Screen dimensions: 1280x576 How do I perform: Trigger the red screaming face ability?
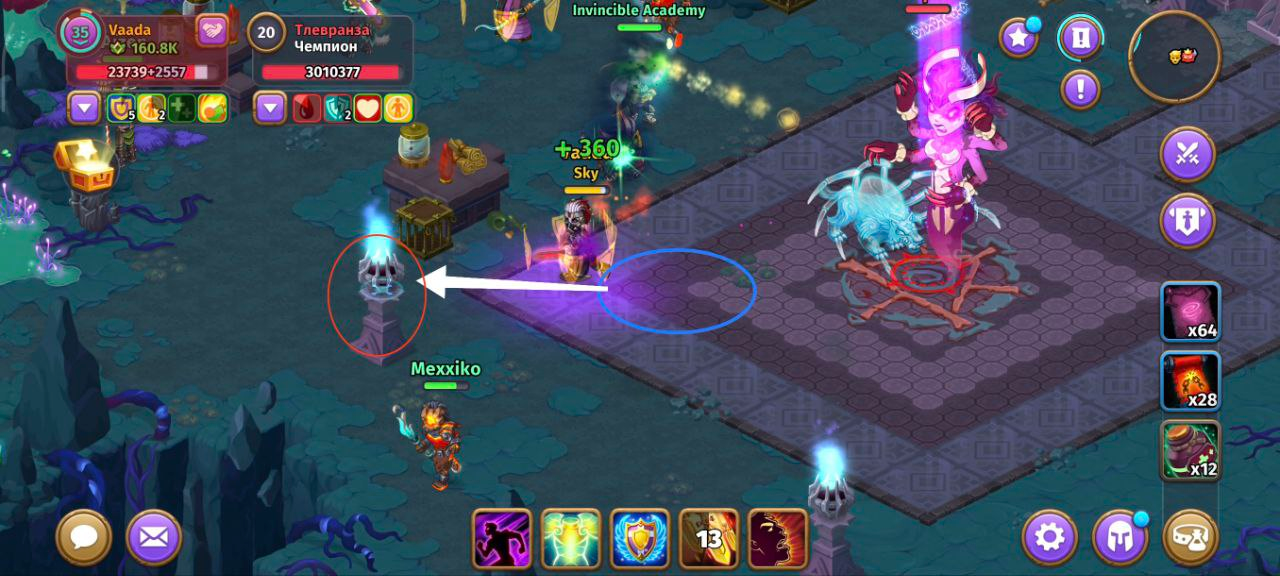click(778, 539)
